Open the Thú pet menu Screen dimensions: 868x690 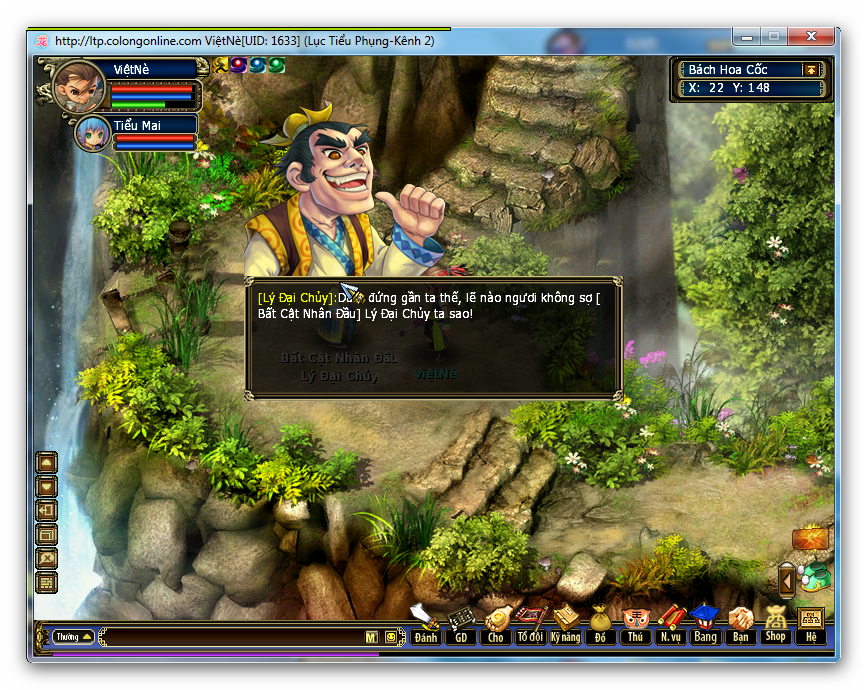pyautogui.click(x=635, y=625)
